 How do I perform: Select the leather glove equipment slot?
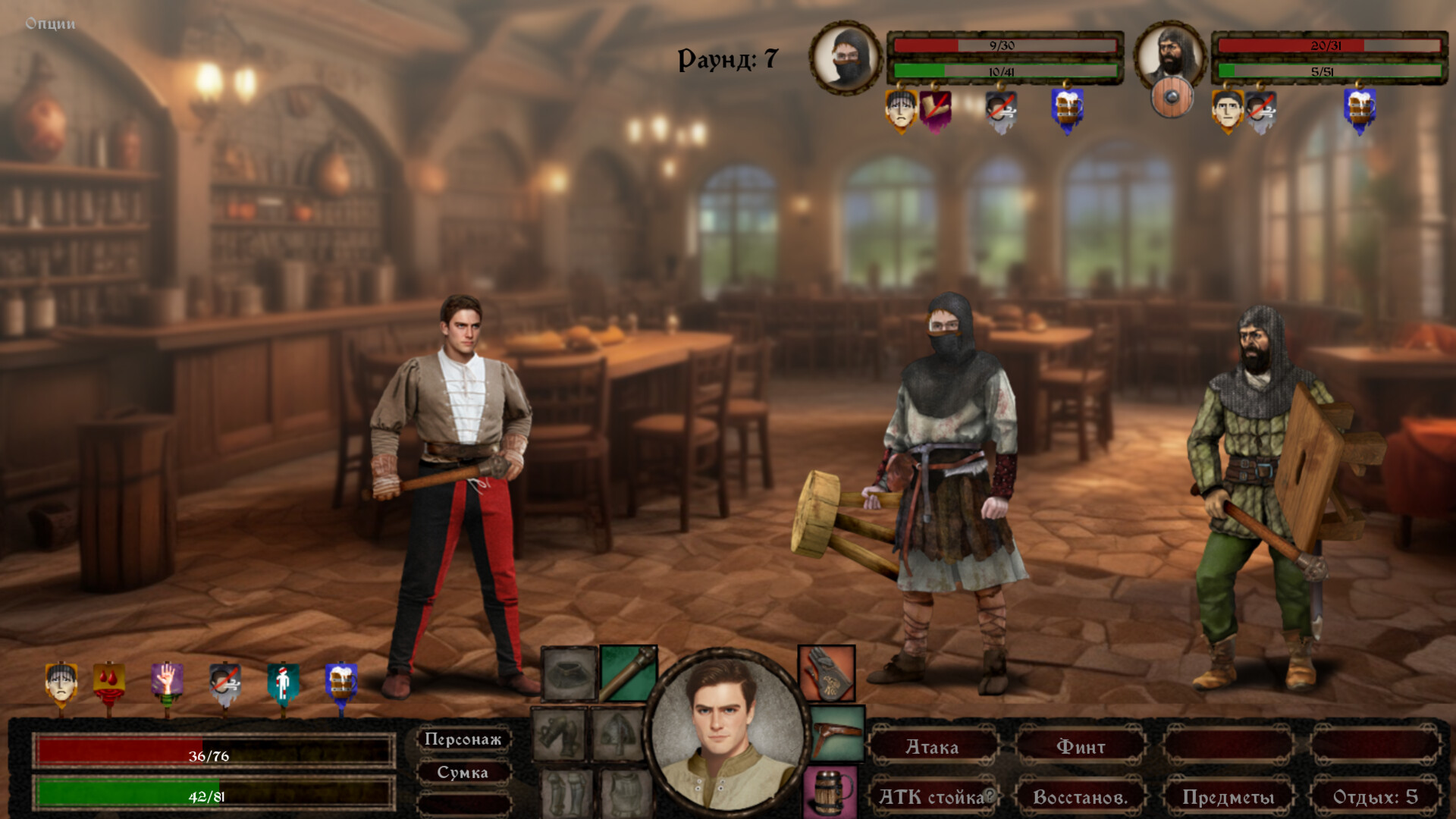(827, 673)
